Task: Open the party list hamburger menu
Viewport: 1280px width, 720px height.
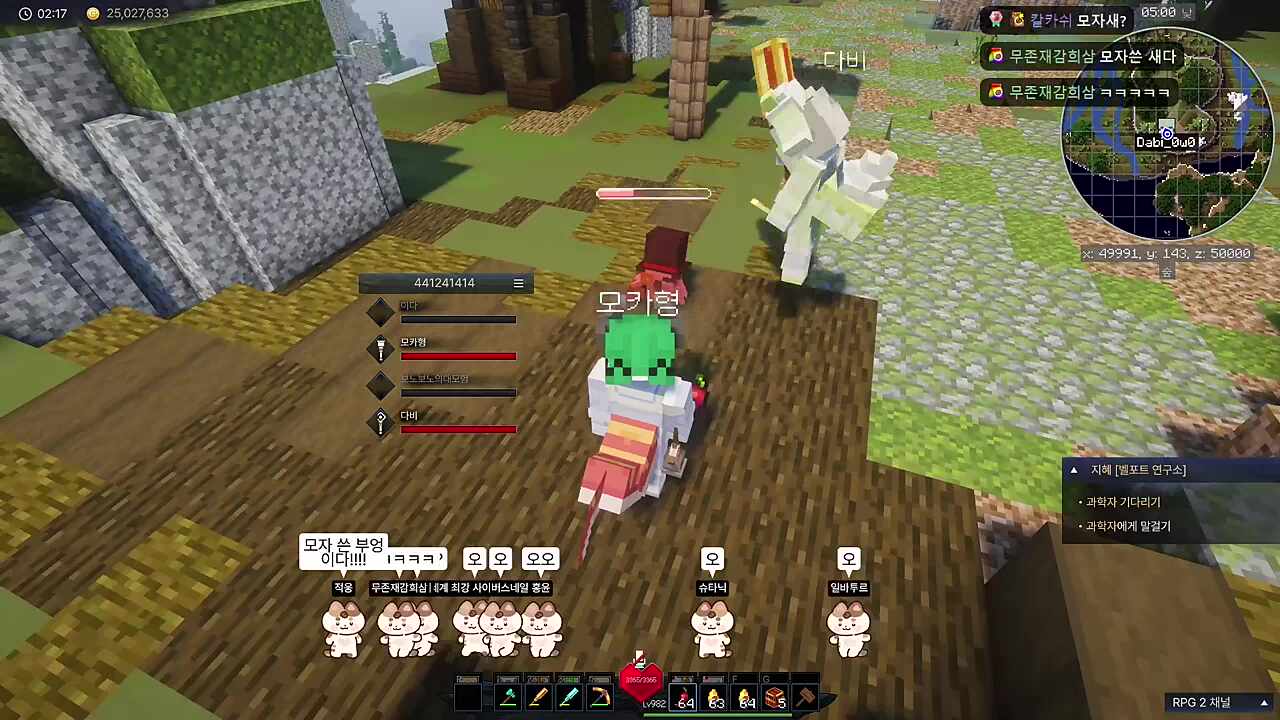Action: 518,283
